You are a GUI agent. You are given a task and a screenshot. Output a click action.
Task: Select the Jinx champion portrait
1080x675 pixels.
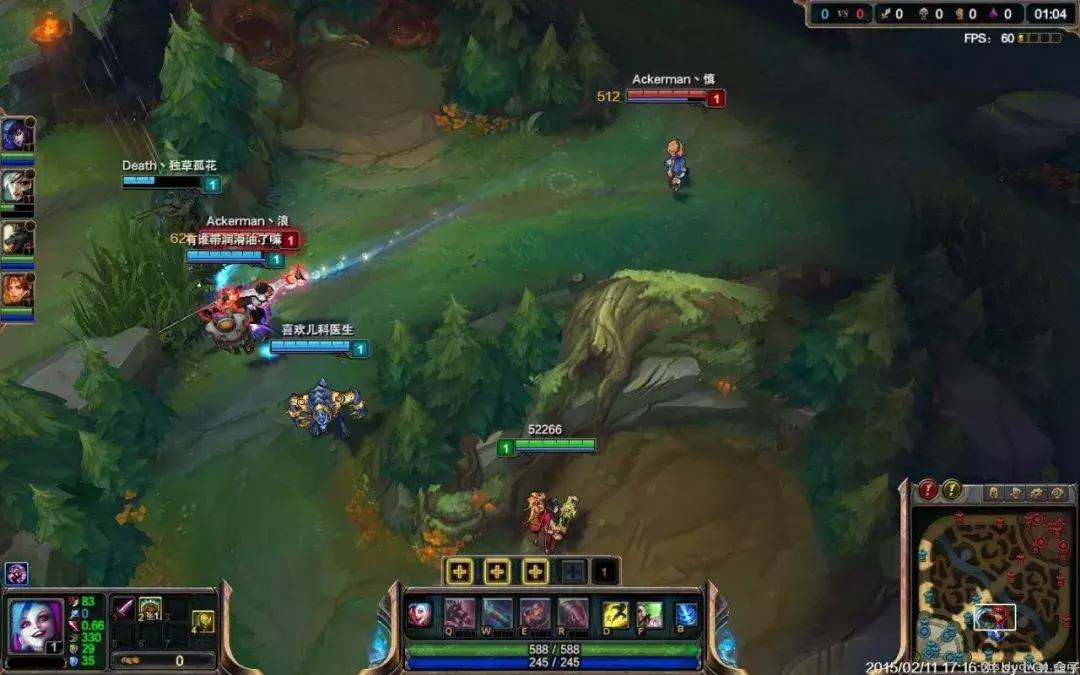click(36, 624)
